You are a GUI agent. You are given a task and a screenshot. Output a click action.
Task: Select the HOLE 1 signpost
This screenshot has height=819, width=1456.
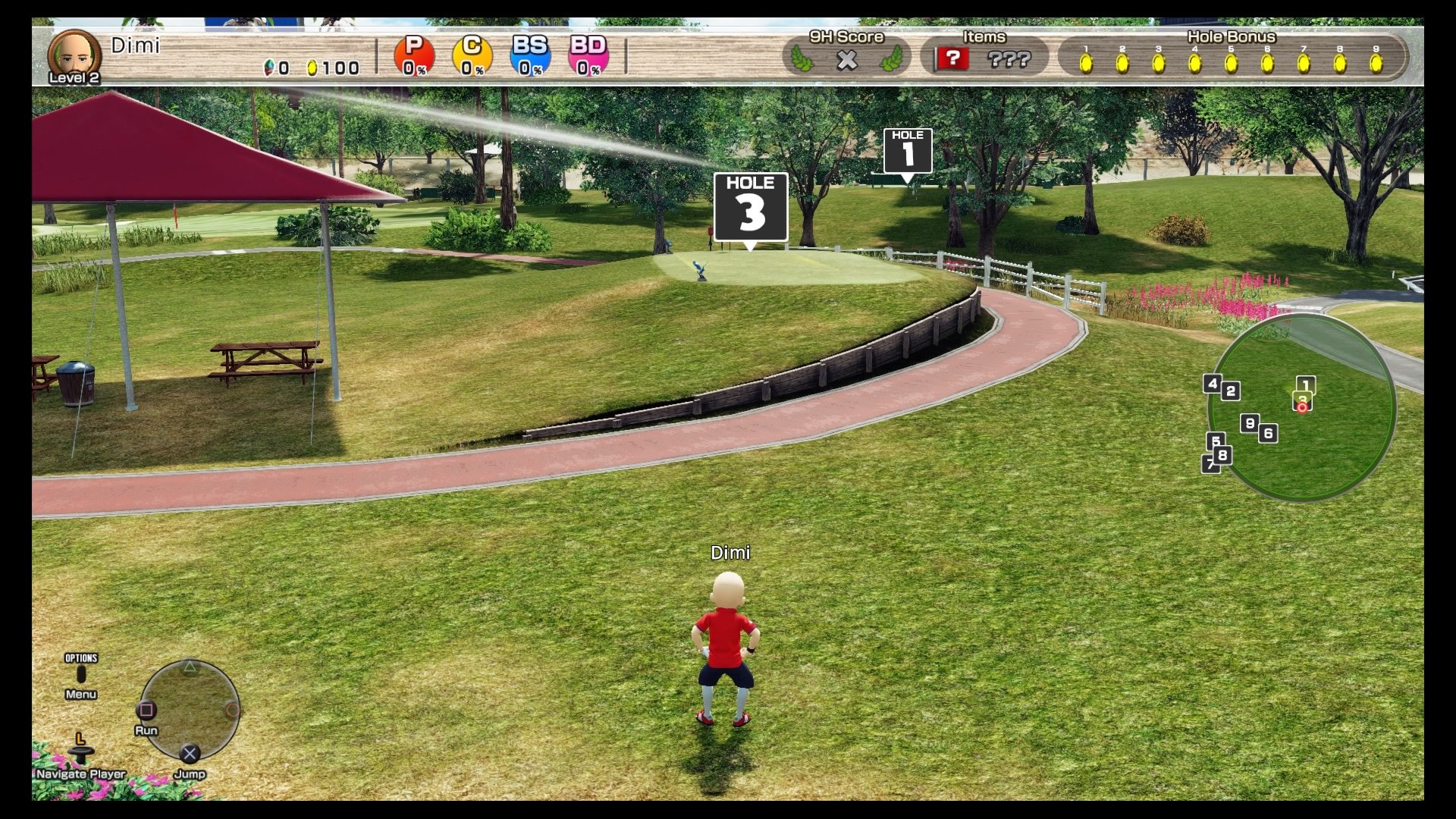click(x=907, y=150)
